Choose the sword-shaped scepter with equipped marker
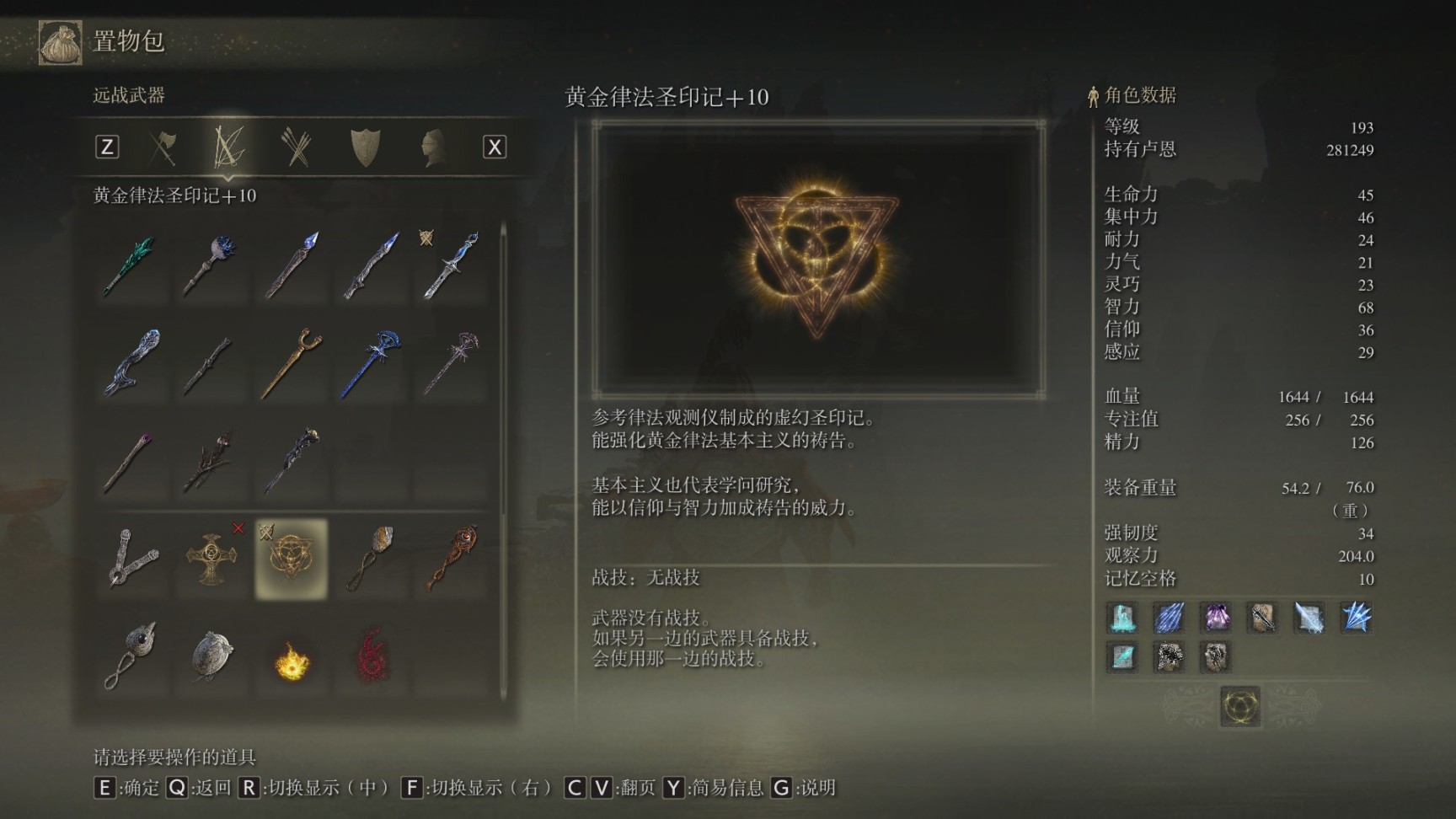This screenshot has width=1456, height=819. [452, 265]
